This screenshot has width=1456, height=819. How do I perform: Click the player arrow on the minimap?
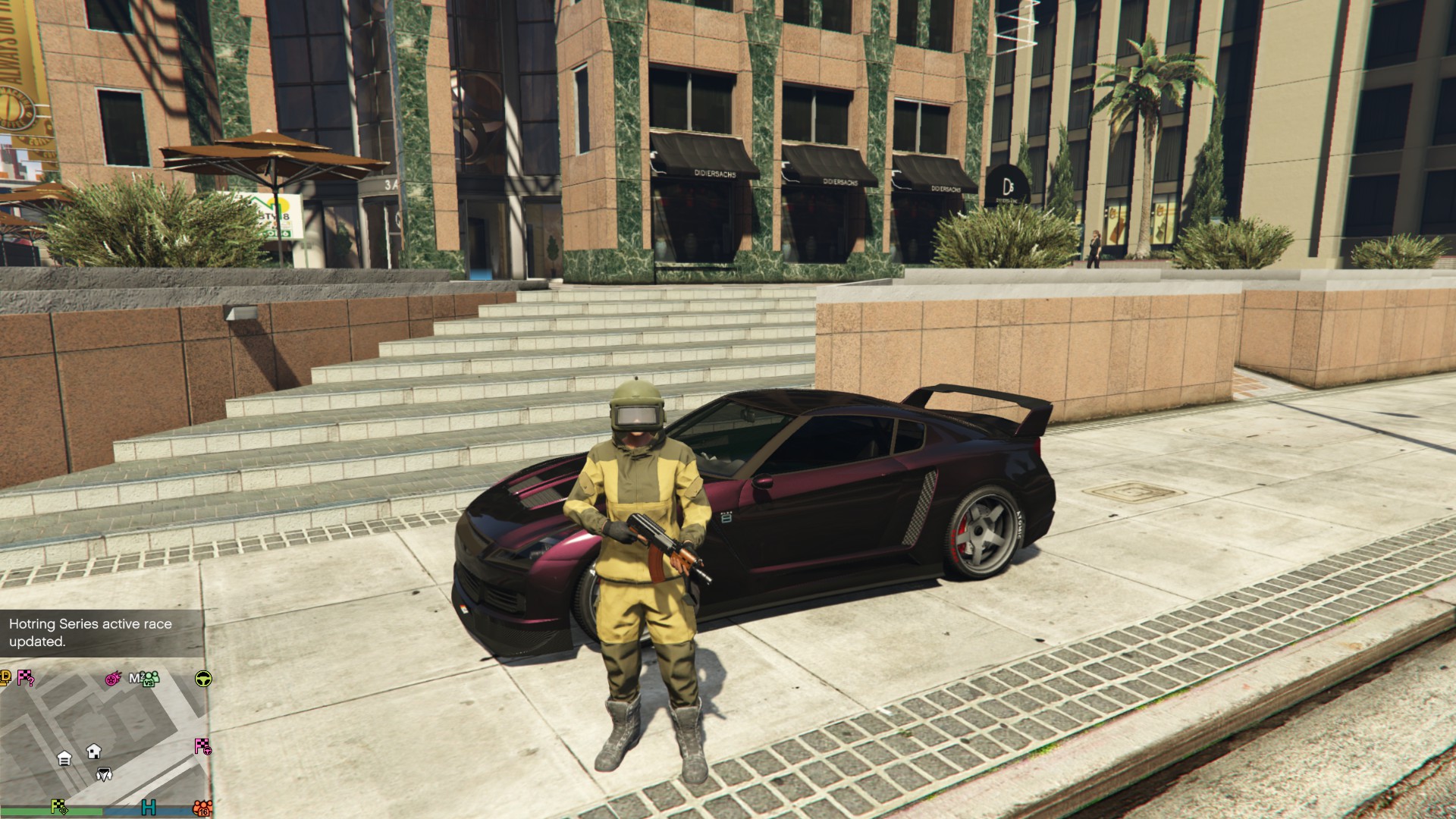point(104,774)
